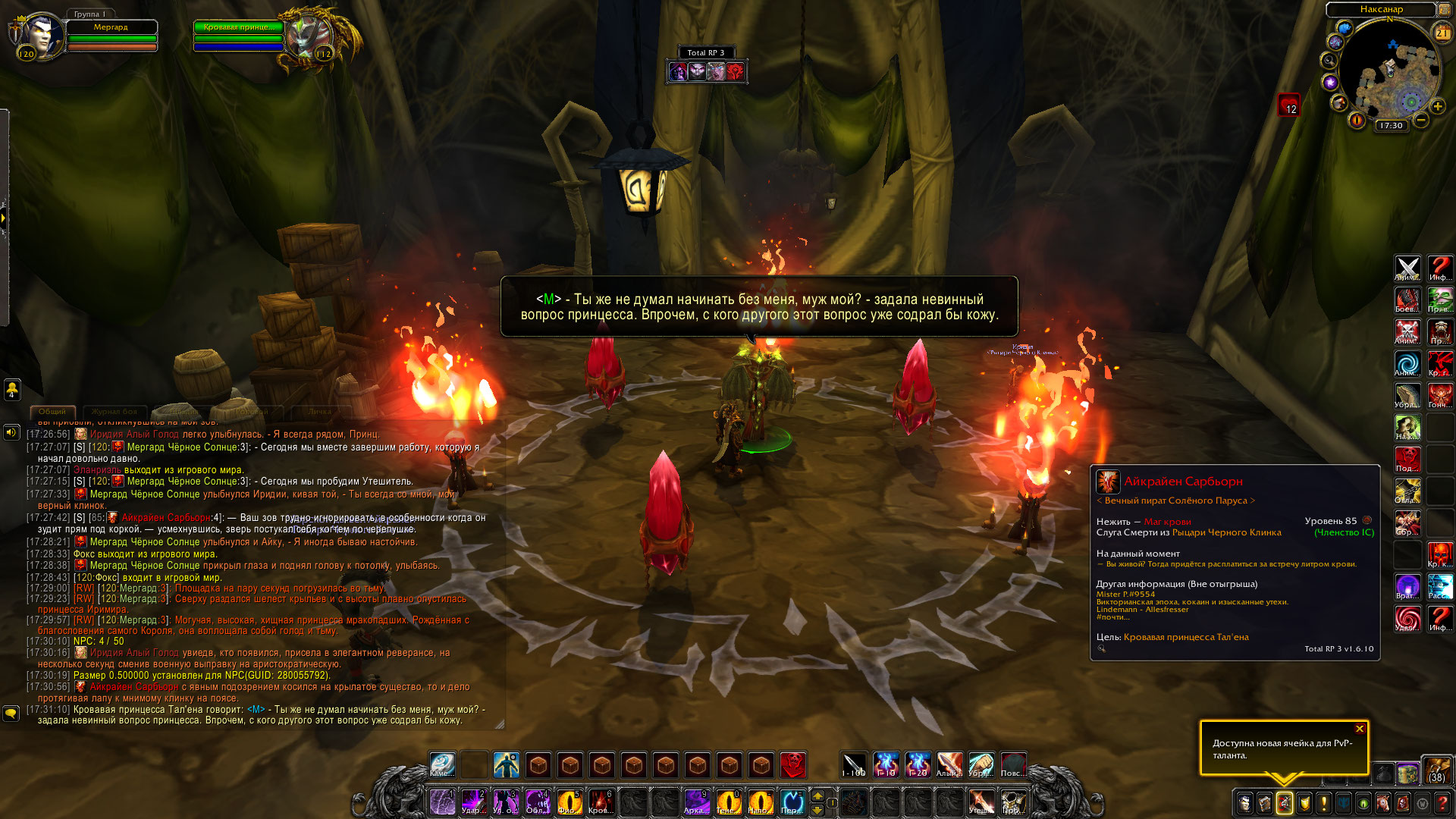The height and width of the screenshot is (819, 1456).
Task: Open the spellbook micro menu button
Action: pyautogui.click(x=1264, y=803)
